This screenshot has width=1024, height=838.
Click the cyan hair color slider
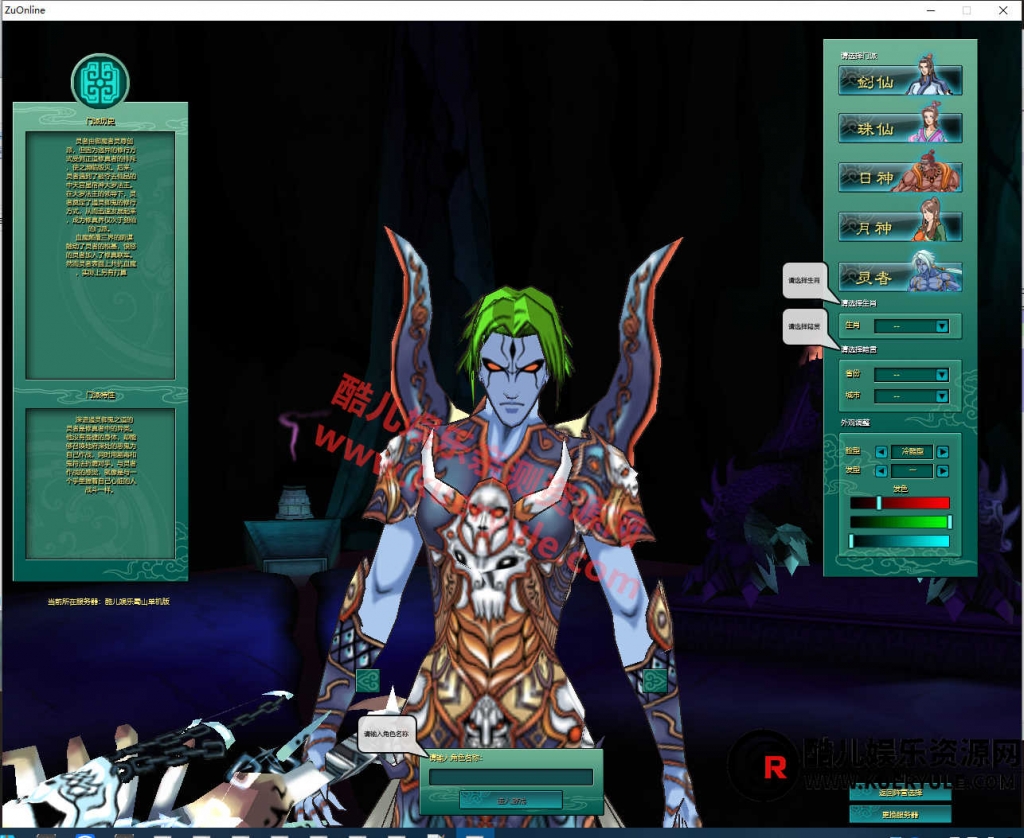tap(899, 541)
